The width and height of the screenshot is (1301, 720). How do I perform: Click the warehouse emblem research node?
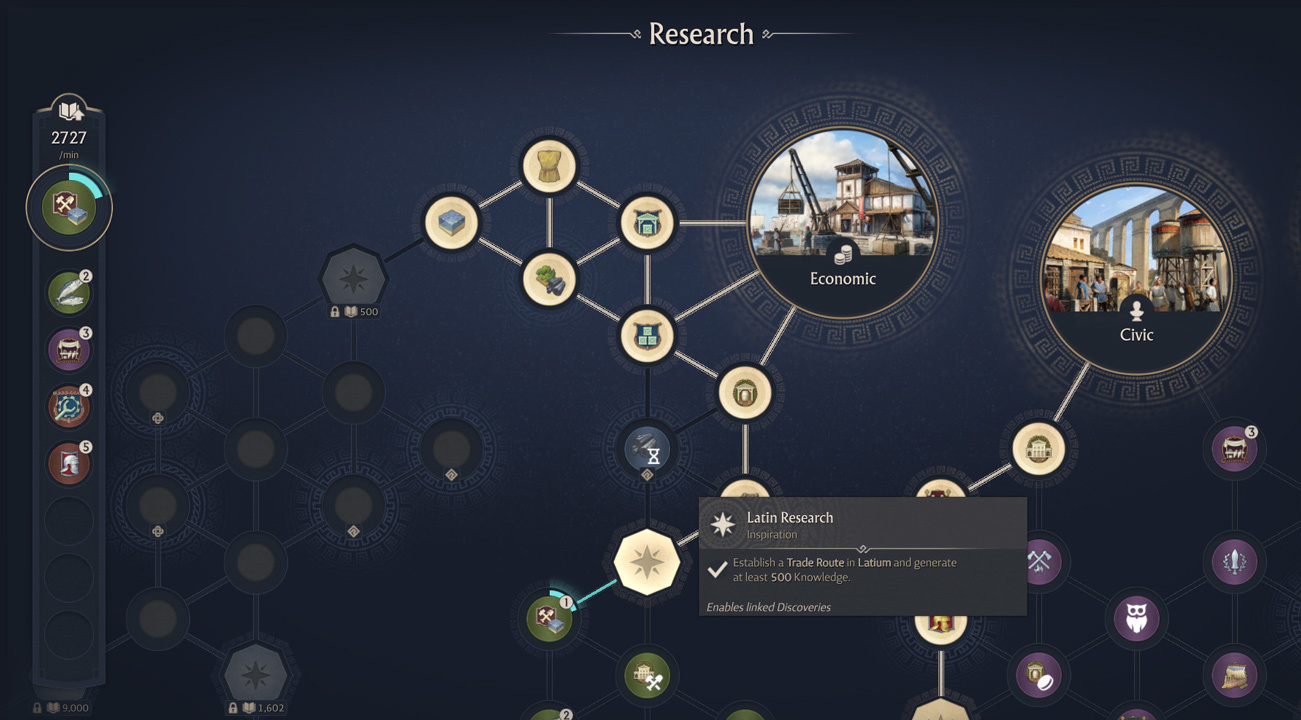(x=649, y=337)
